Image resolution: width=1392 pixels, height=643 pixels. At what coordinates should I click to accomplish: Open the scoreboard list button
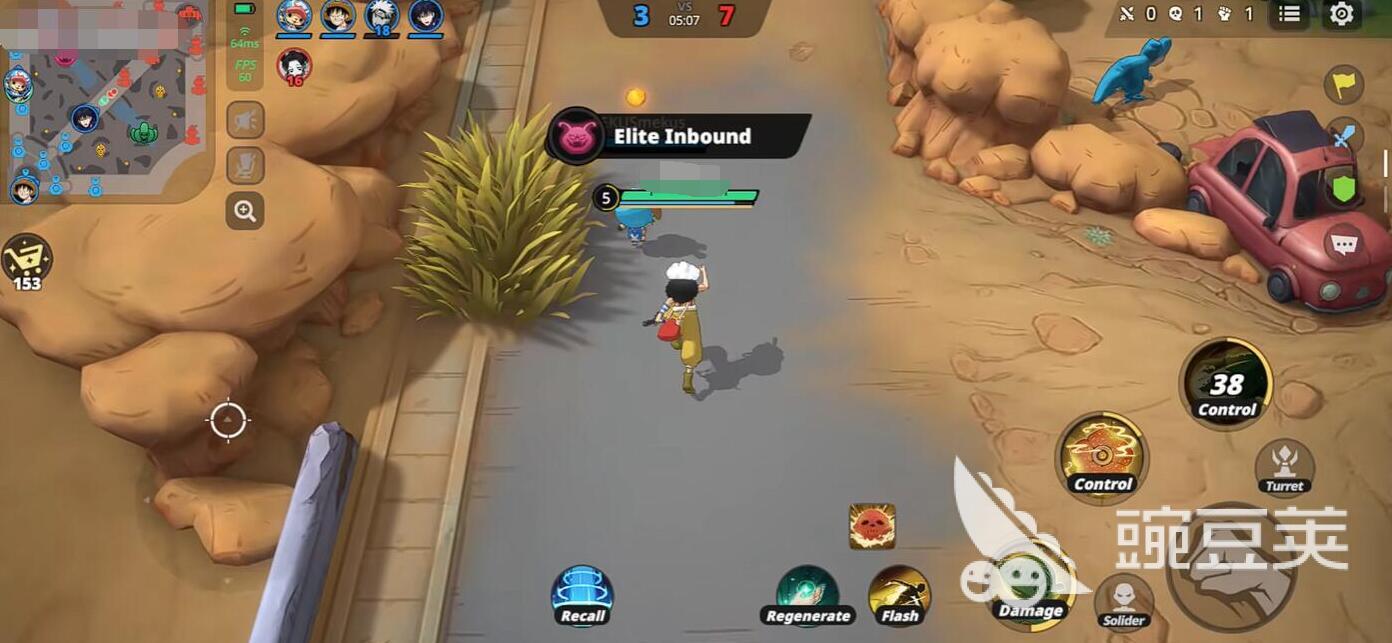point(1290,14)
